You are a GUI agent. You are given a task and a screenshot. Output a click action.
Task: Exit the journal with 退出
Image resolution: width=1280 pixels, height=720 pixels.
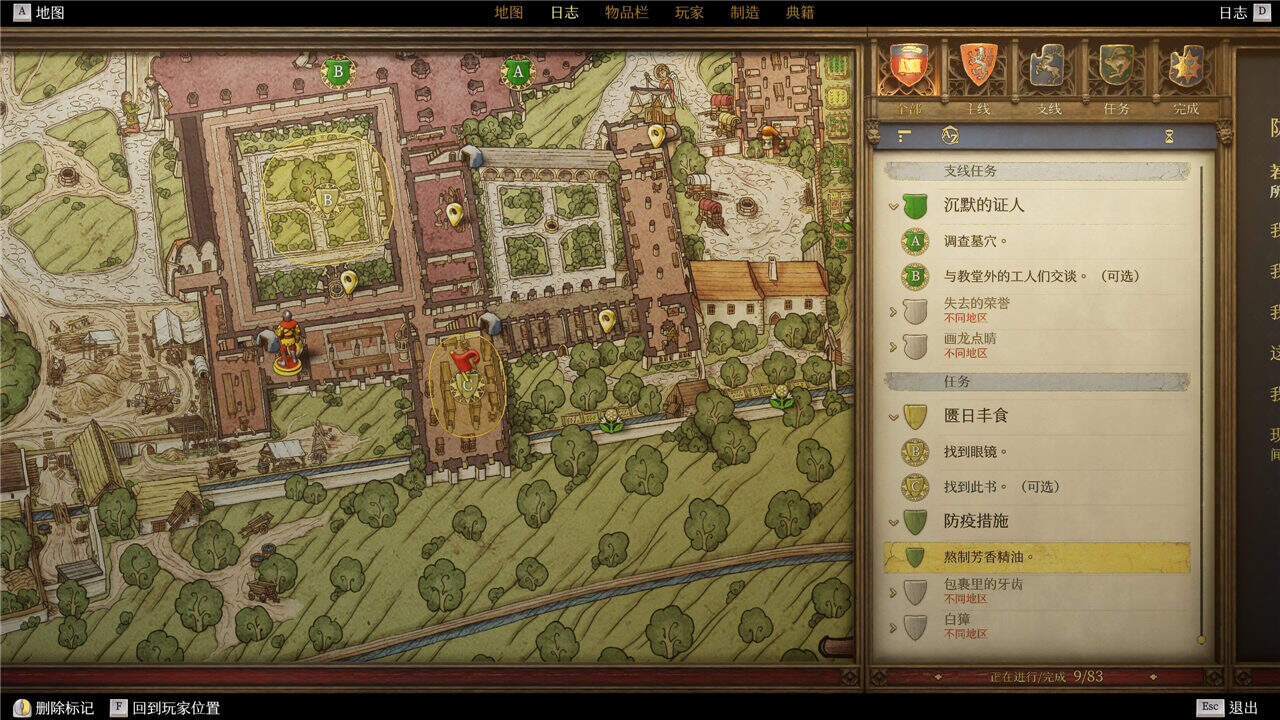pyautogui.click(x=1243, y=707)
